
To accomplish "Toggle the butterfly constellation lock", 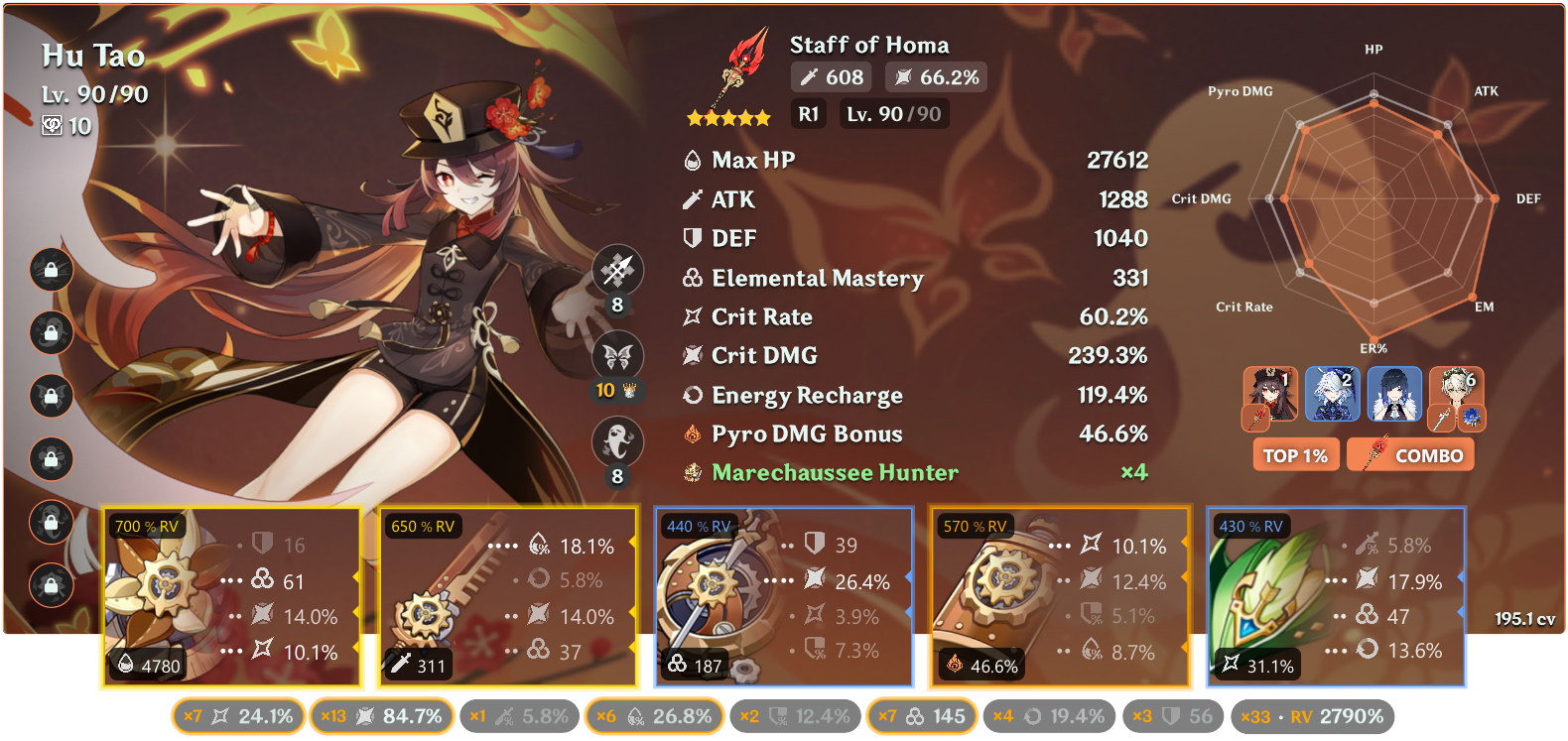I will coord(51,396).
